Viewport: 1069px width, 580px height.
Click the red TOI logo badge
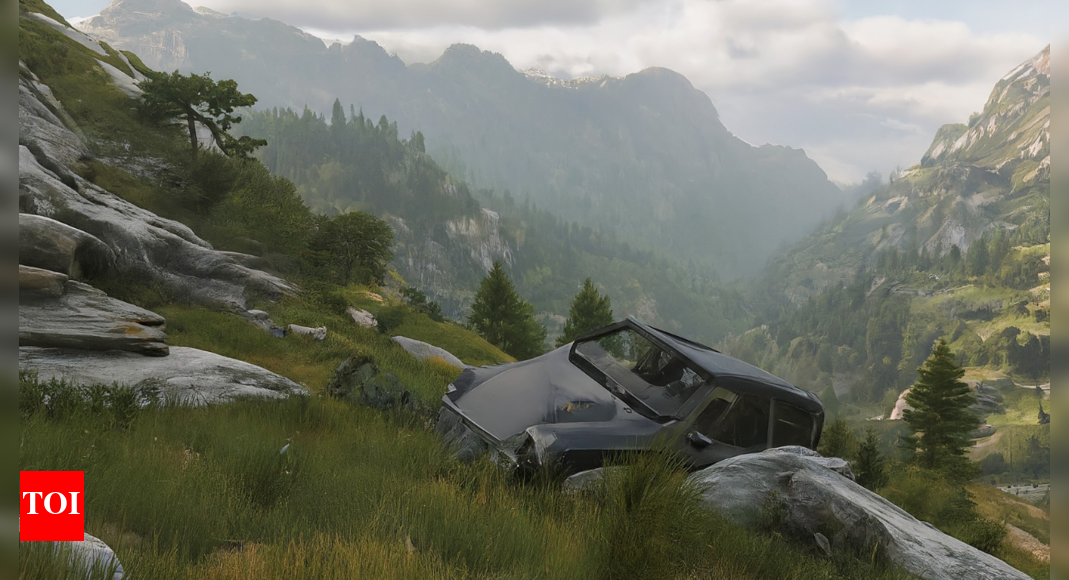[x=51, y=506]
